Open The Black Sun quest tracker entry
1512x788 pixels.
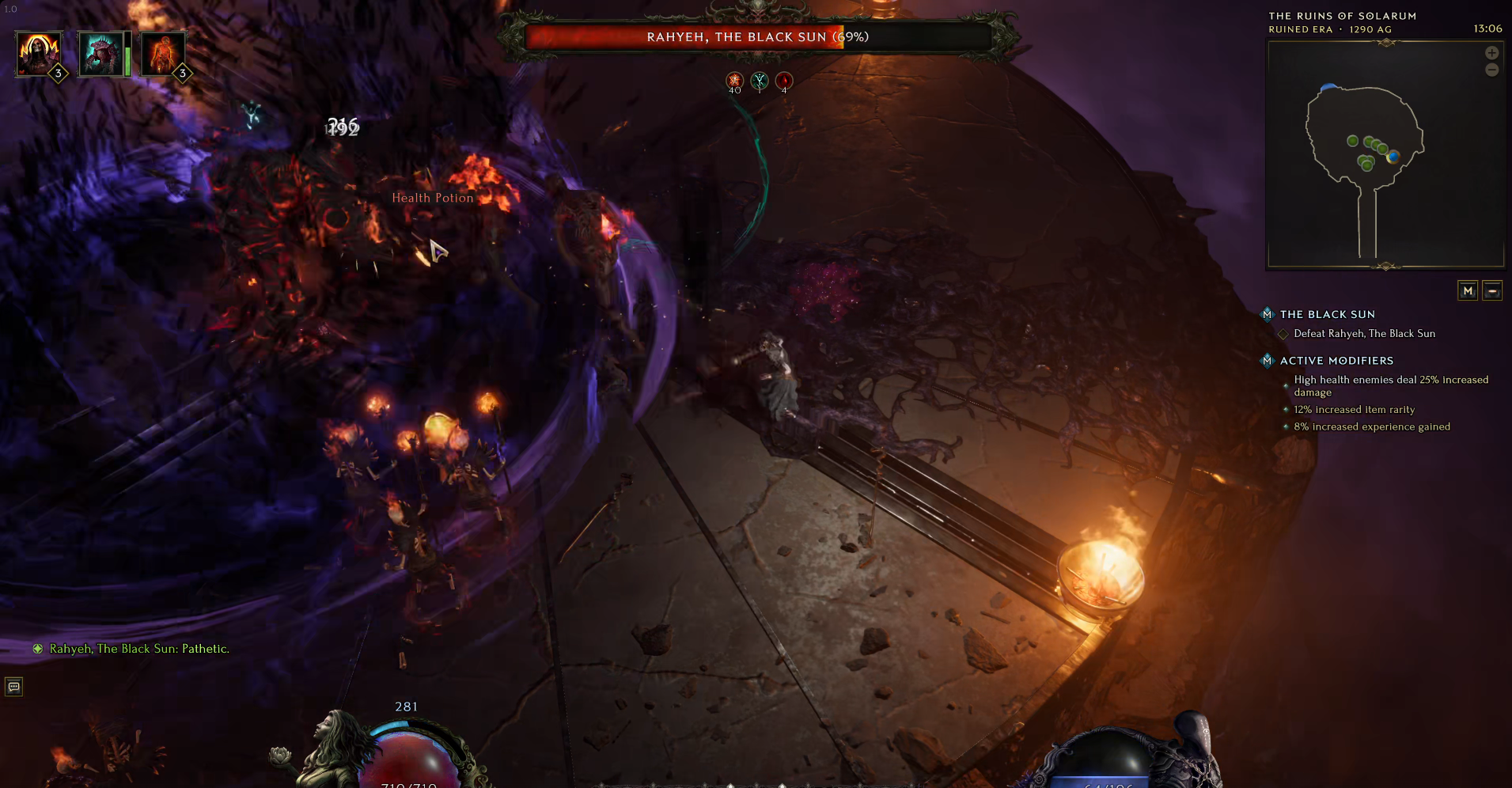point(1327,314)
